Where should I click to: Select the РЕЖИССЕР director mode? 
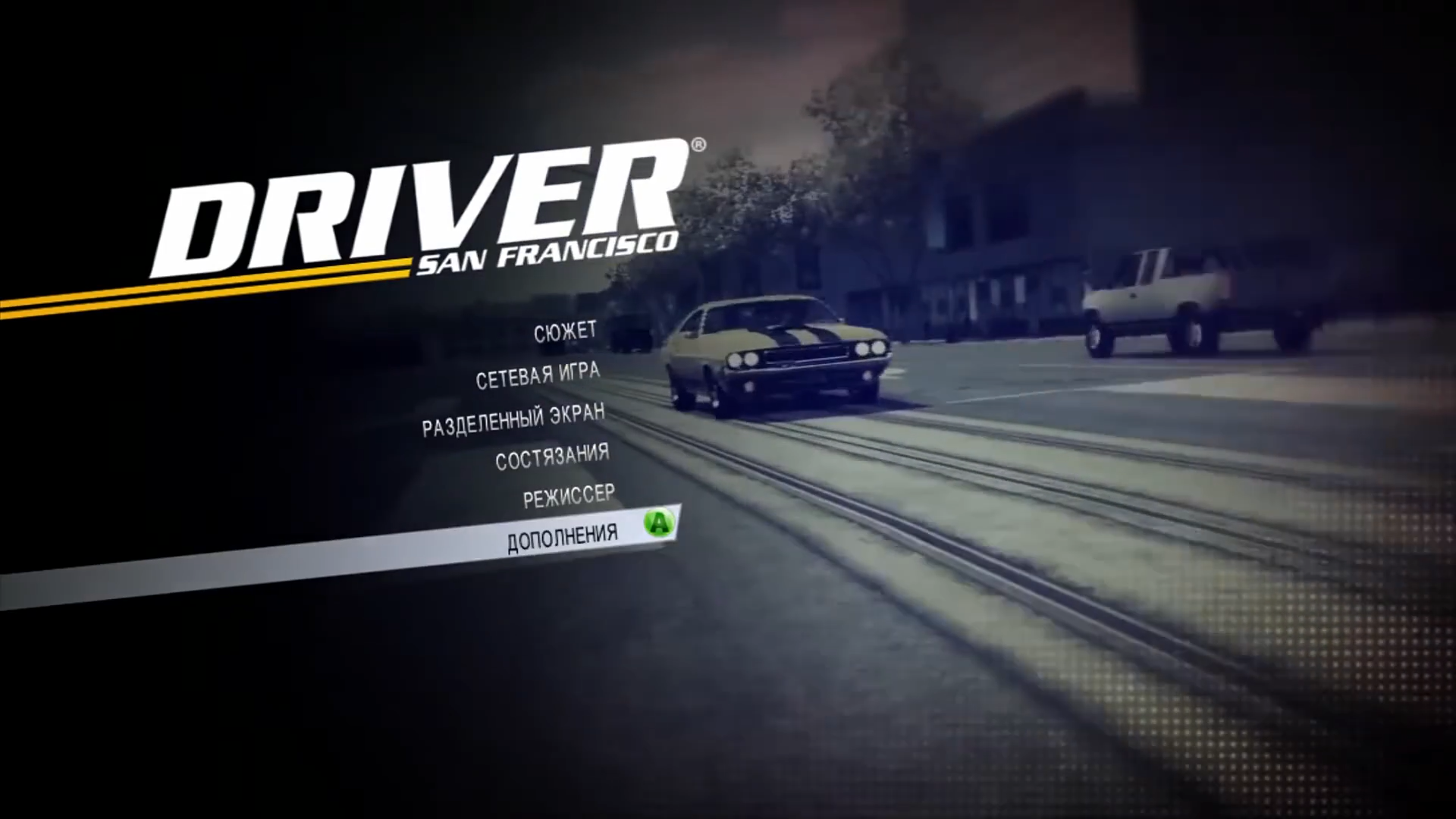tap(569, 497)
